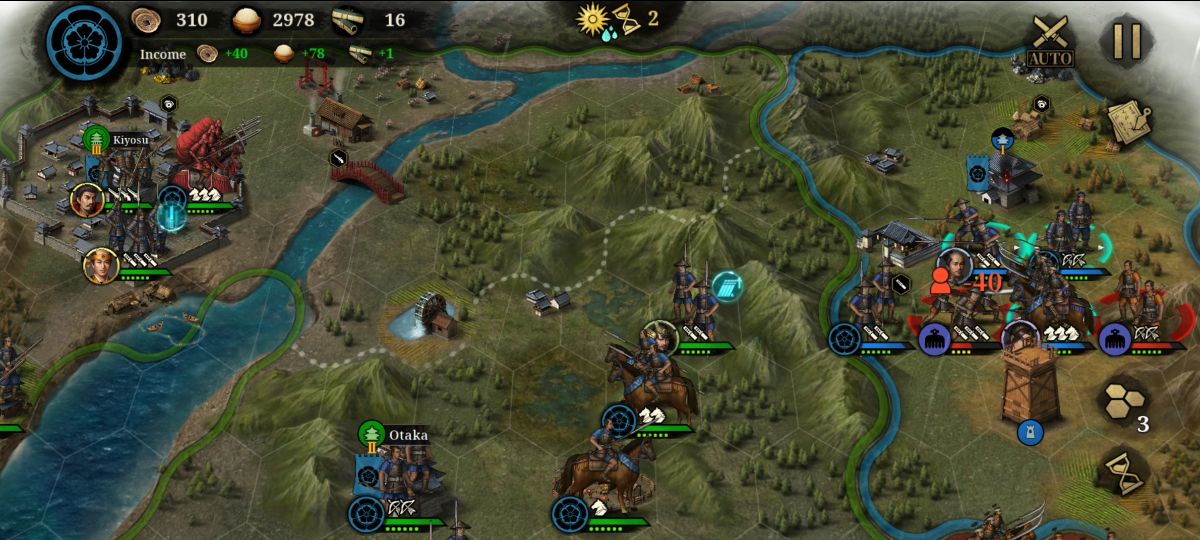Pause the game
The height and width of the screenshot is (540, 1200).
tap(1127, 42)
